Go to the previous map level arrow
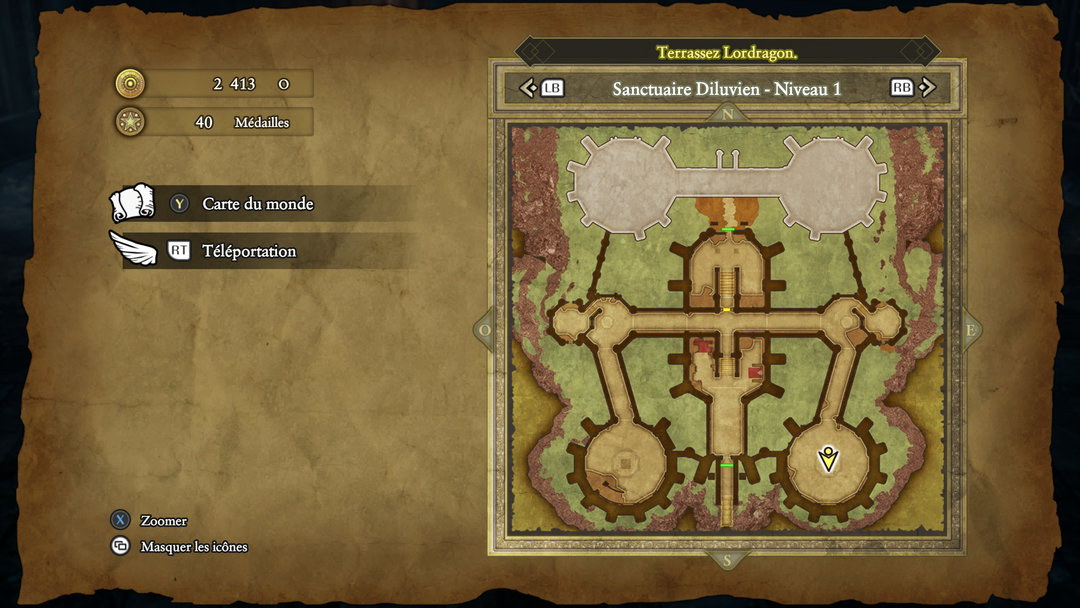 click(x=529, y=88)
